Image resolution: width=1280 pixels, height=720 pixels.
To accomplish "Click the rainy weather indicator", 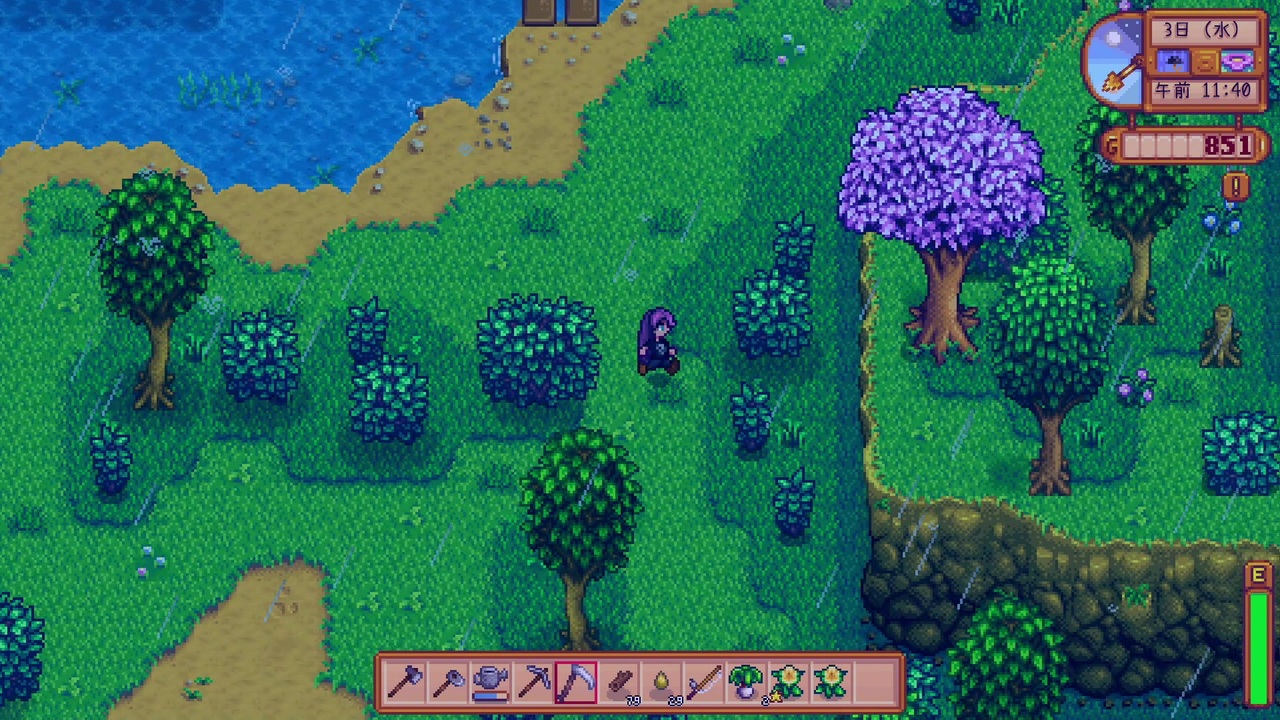I will (x=1173, y=60).
